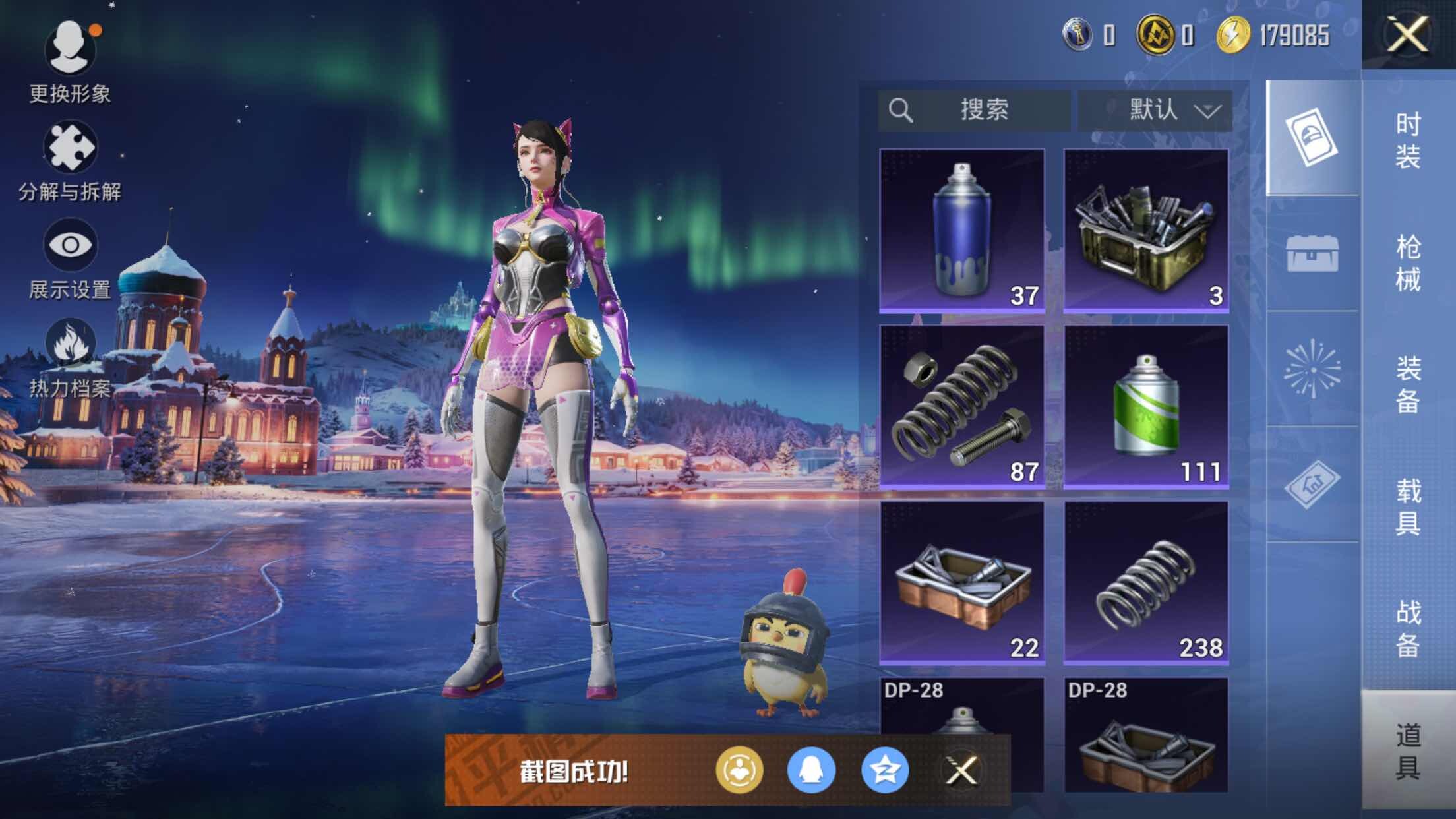The image size is (1456, 819).
Task: Switch to the 枪械 firearms tab
Action: point(1409,262)
